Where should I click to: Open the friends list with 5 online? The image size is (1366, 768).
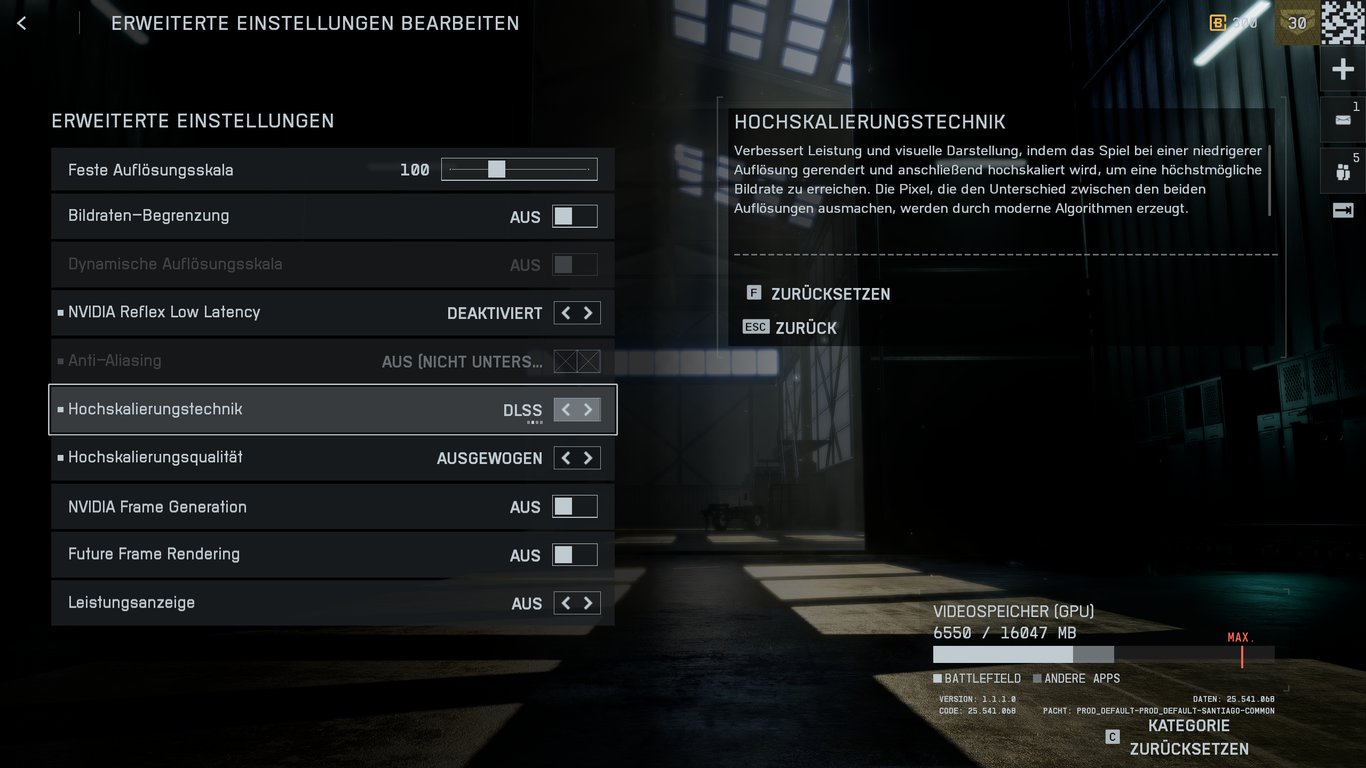pyautogui.click(x=1343, y=170)
